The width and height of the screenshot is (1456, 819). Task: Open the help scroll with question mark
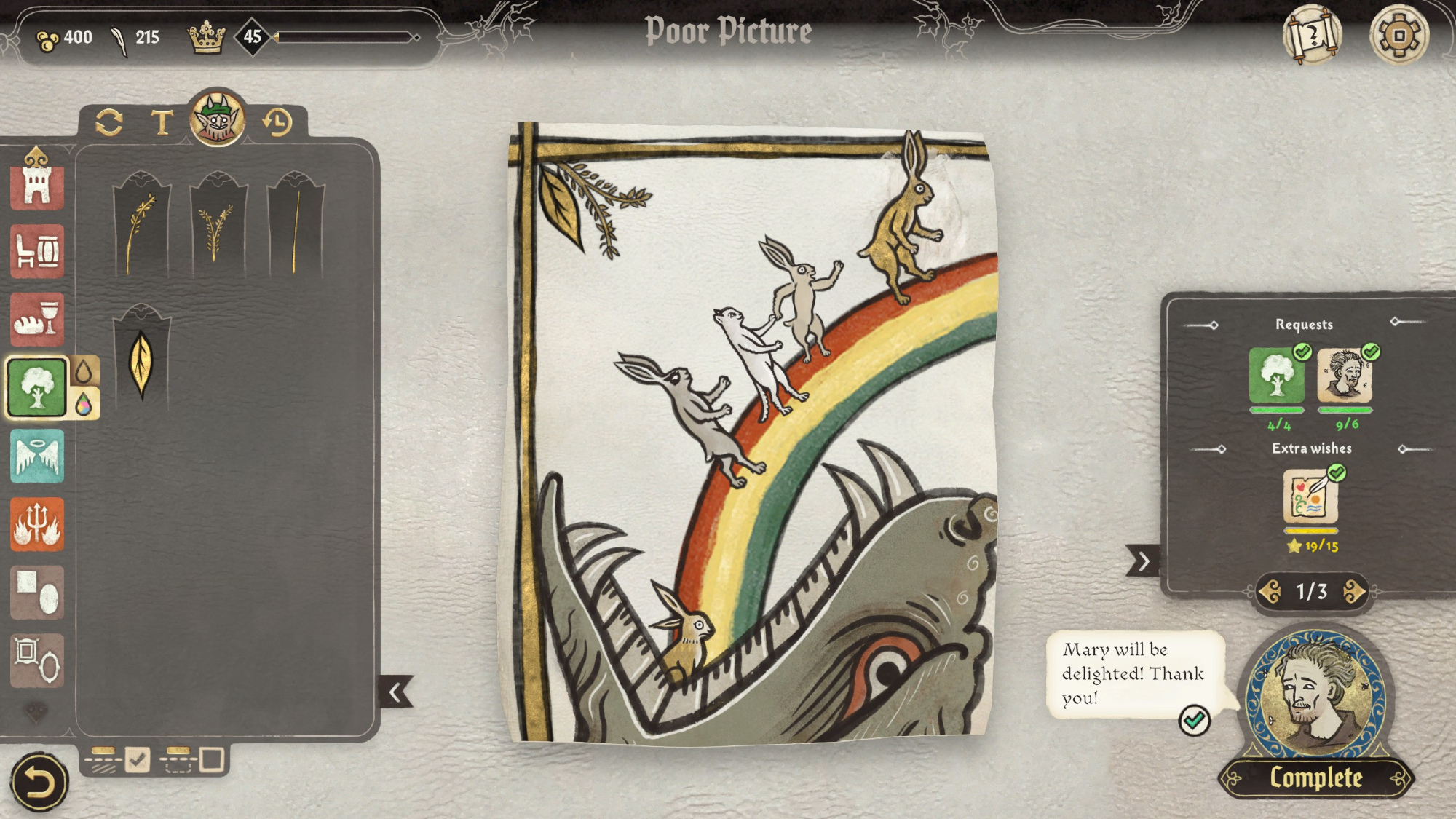point(1312,35)
